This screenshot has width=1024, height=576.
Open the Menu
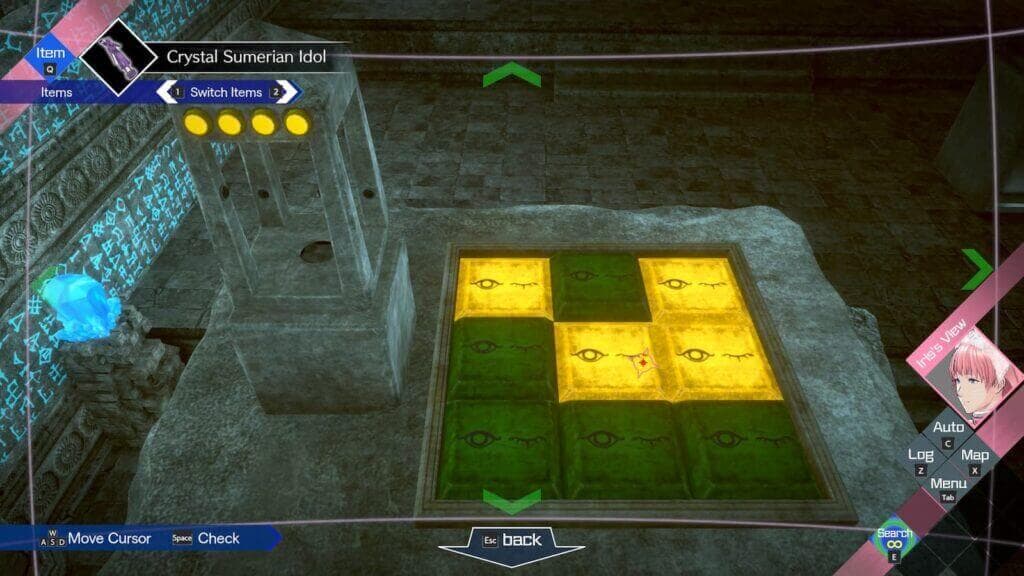[948, 486]
